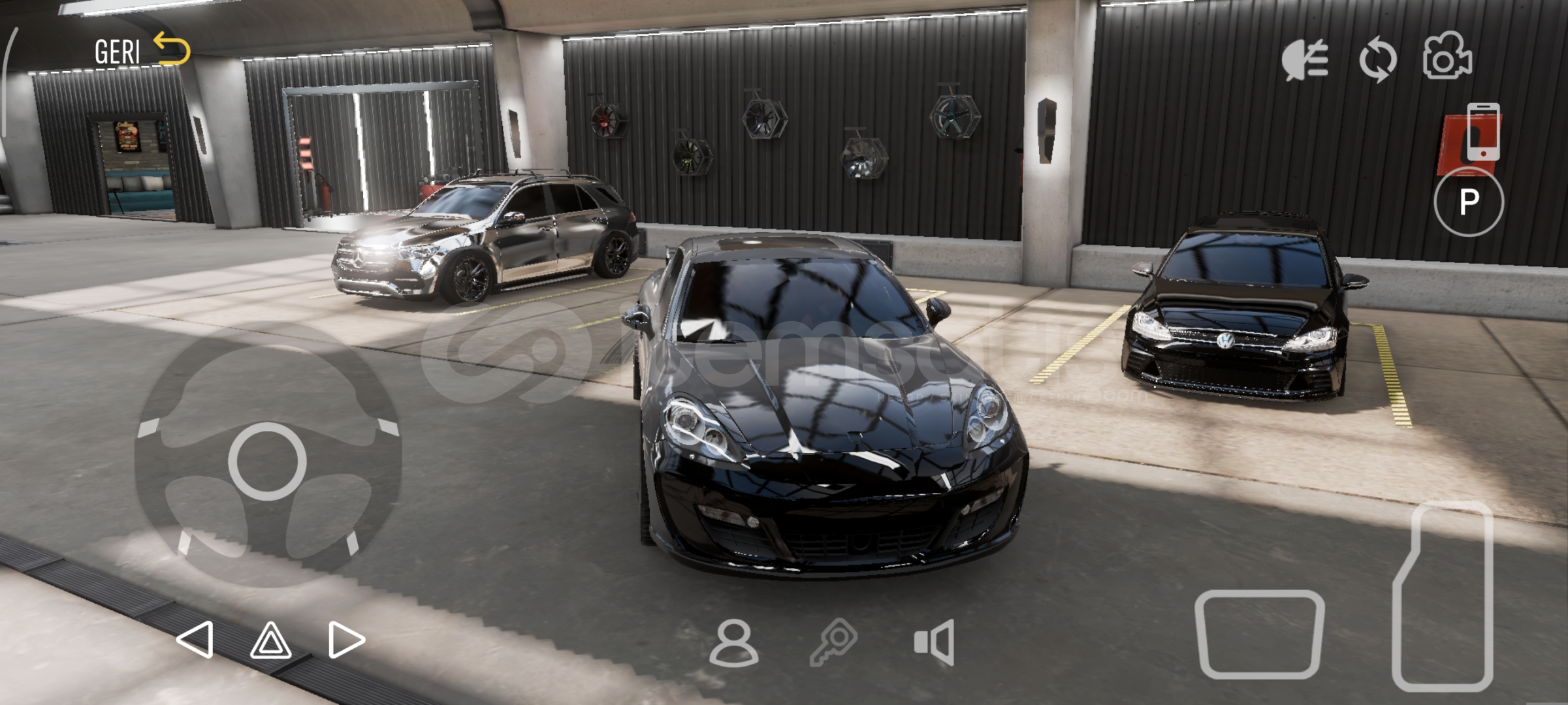Screen dimensions: 1568x705
Task: Activate the right turn signal arrow
Action: click(346, 639)
